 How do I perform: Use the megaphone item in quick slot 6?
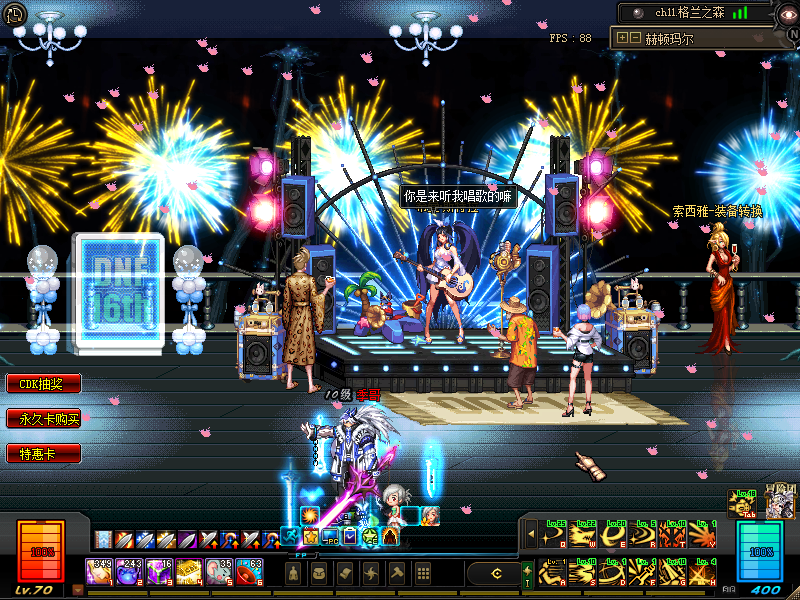[250, 572]
